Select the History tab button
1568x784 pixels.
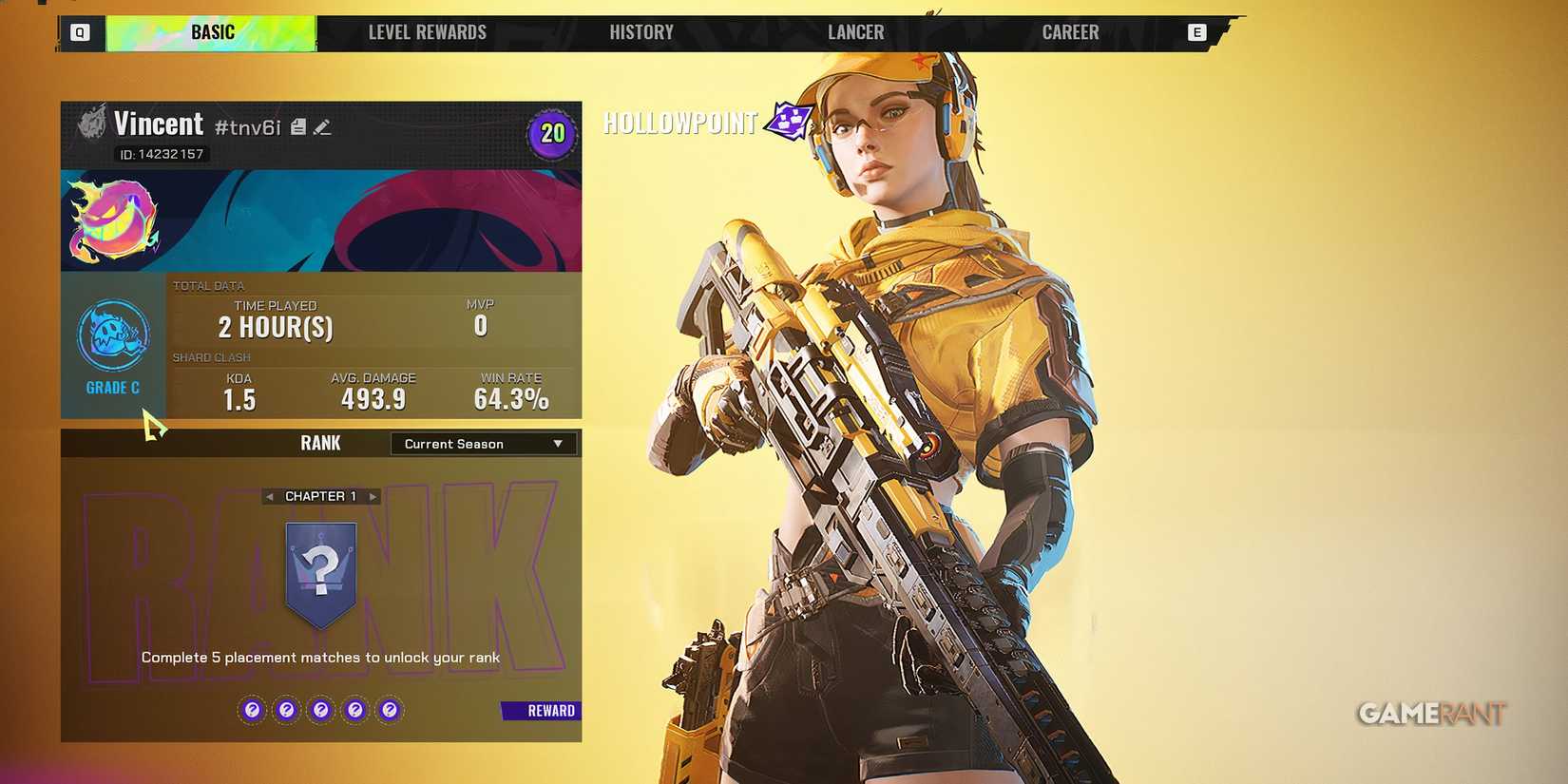[x=641, y=31]
